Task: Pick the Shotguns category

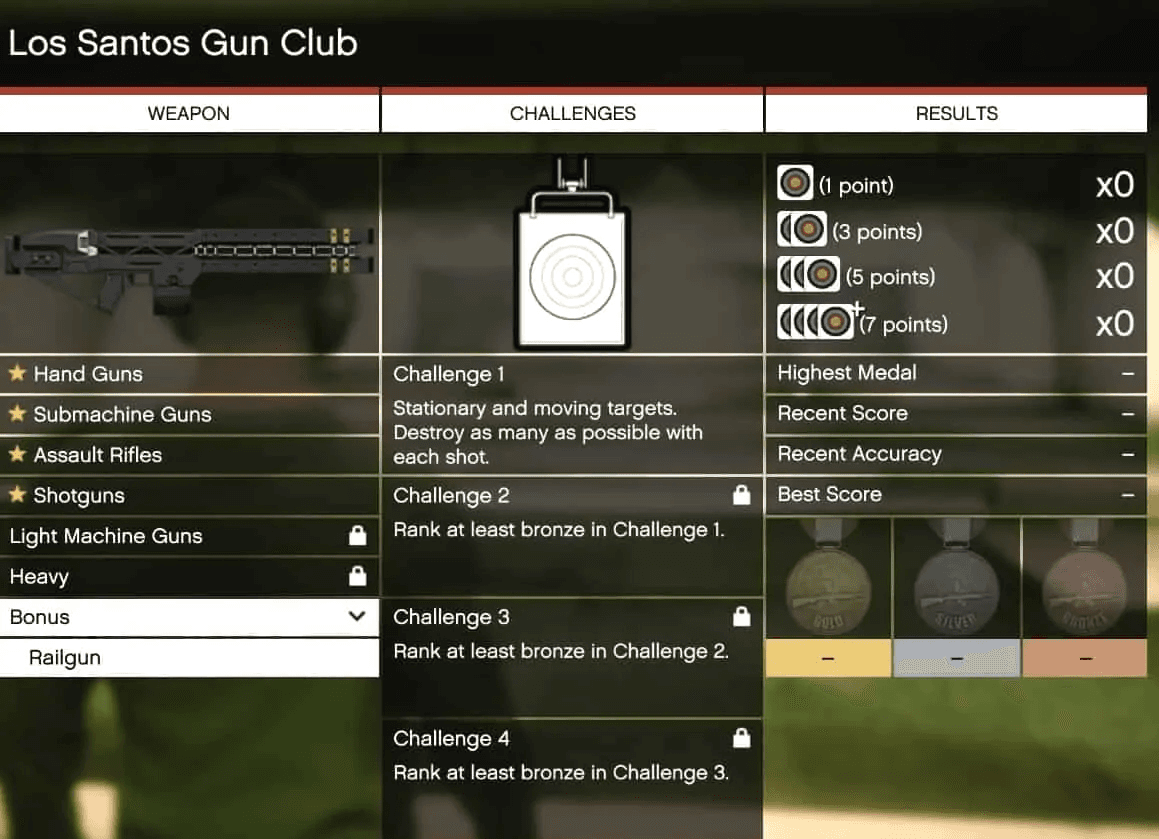Action: (189, 496)
